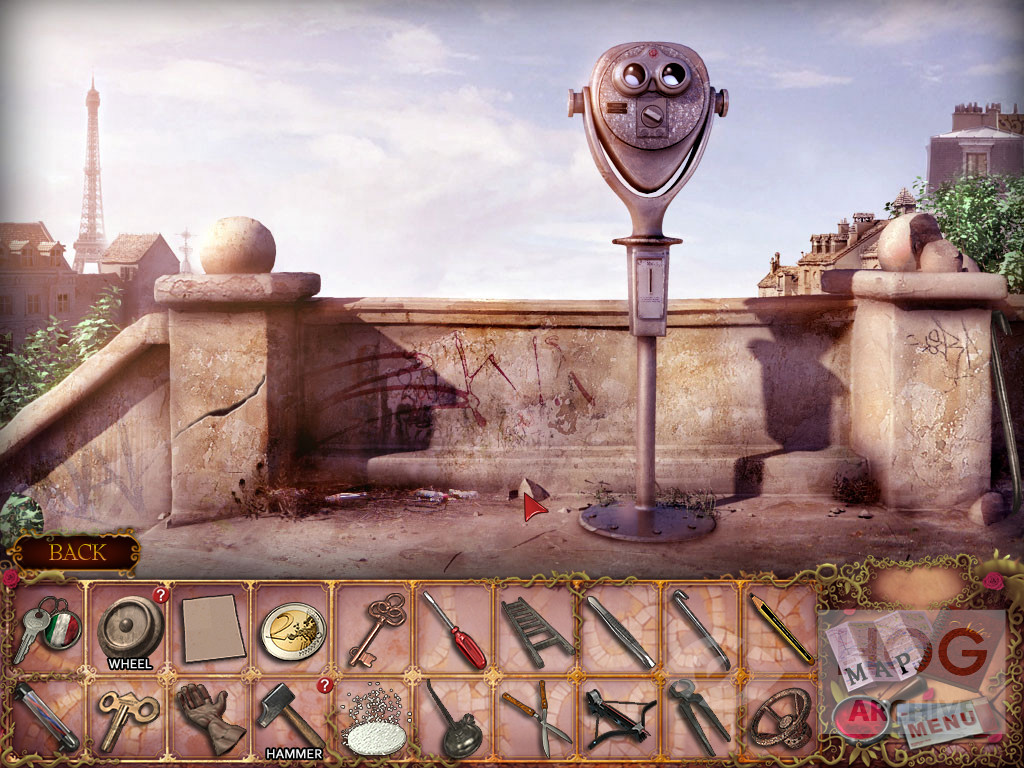
Task: Choose the 2 euro coin
Action: (x=294, y=630)
